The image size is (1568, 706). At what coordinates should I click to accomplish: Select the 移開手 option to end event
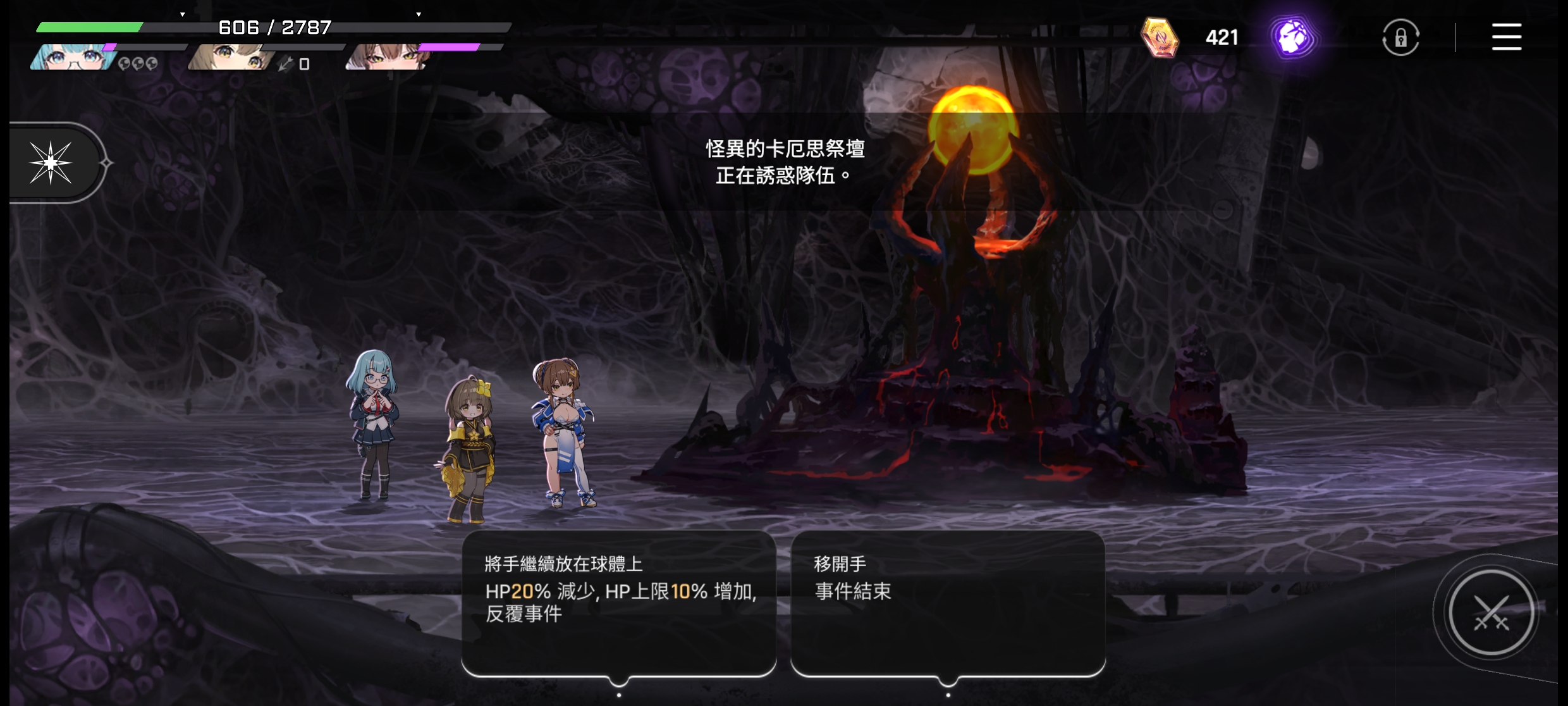coord(947,603)
